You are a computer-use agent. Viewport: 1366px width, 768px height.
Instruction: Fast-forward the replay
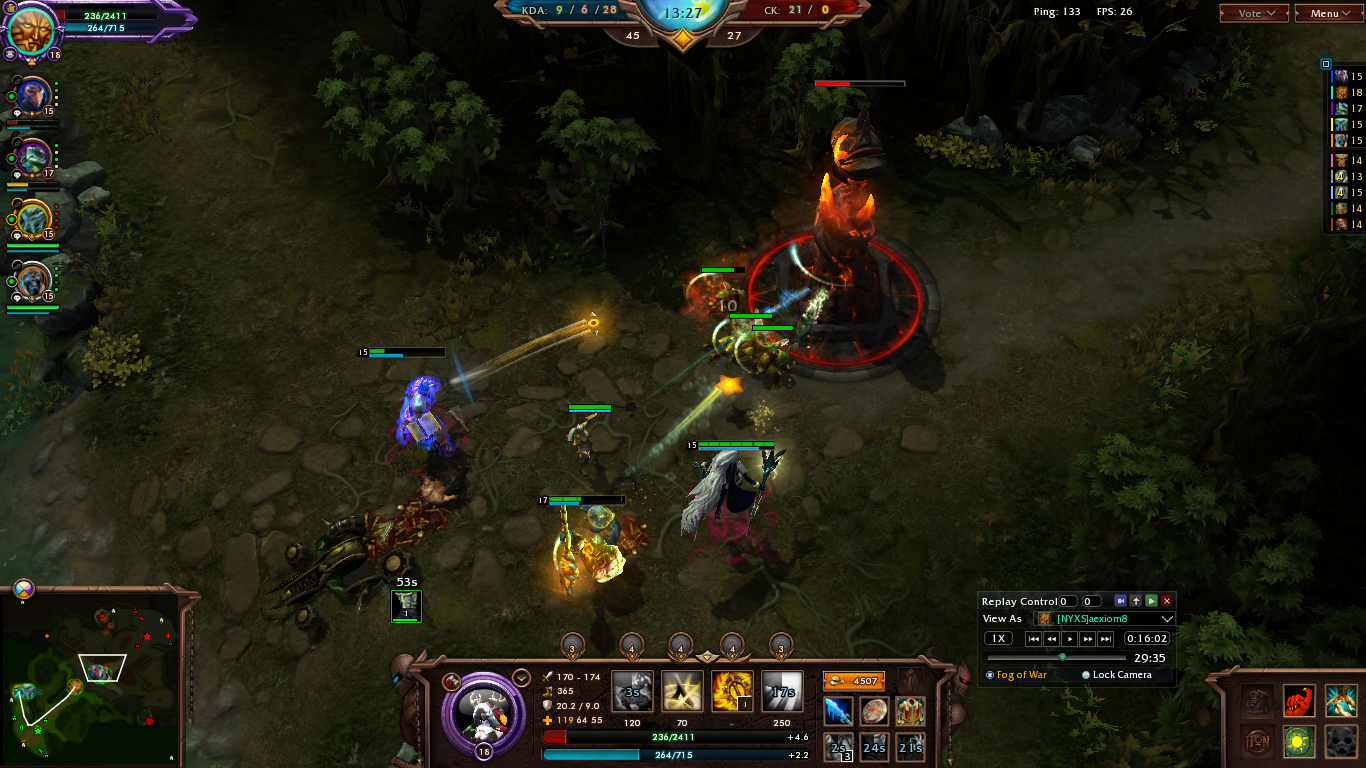(x=1087, y=638)
